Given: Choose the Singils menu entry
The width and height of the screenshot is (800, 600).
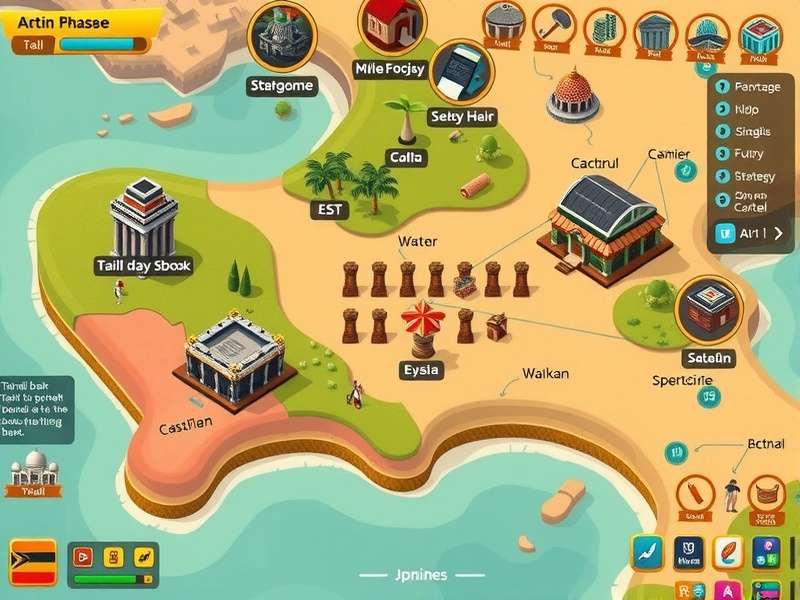Looking at the screenshot, I should 751,131.
